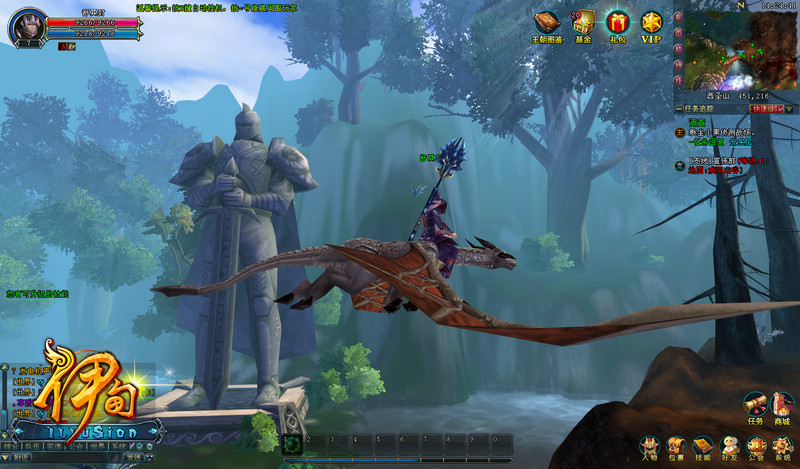The height and width of the screenshot is (469, 800).
Task: Open the 好友 friends list
Action: [x=729, y=446]
